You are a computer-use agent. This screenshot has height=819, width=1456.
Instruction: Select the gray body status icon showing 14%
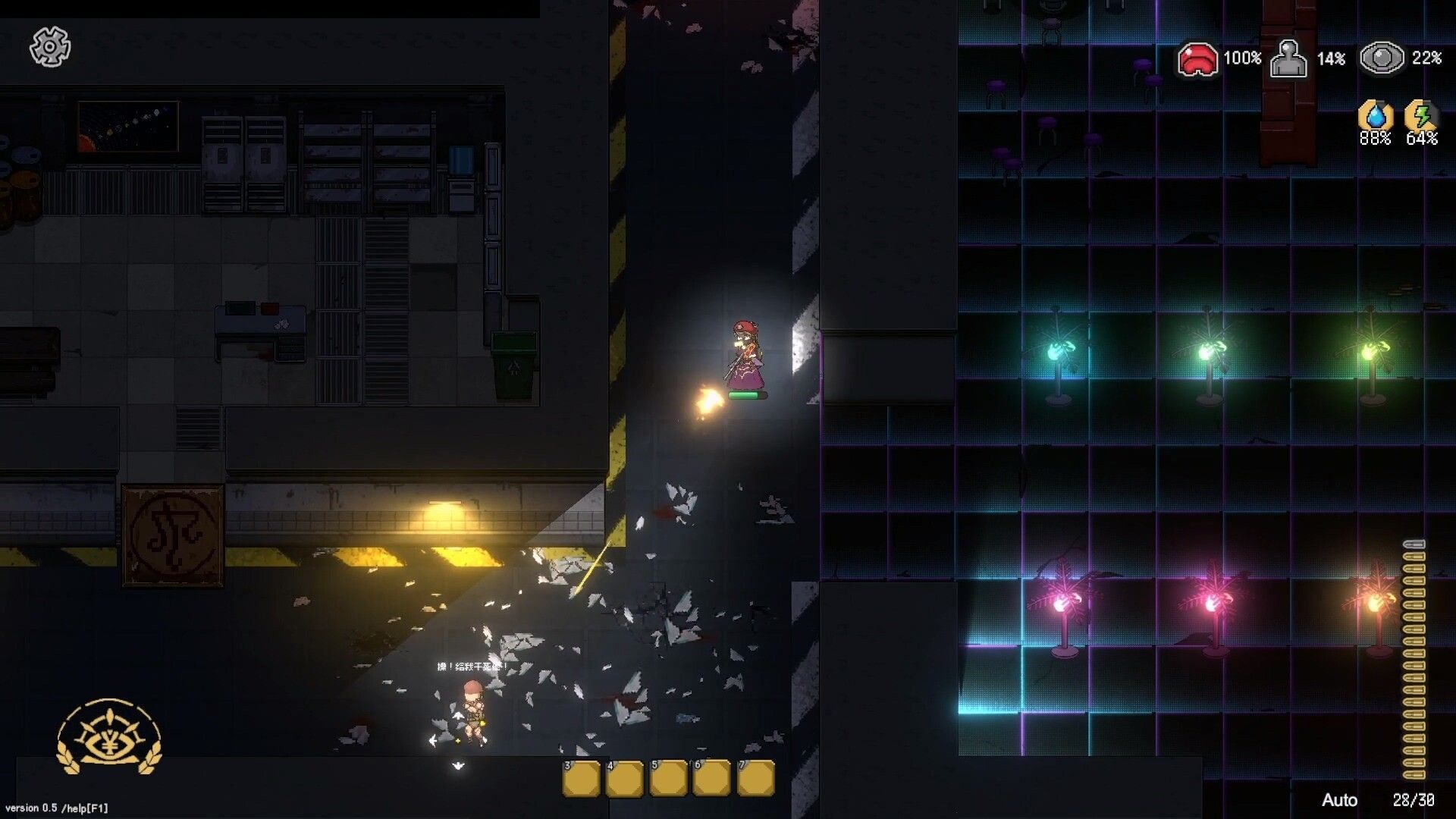pos(1288,58)
